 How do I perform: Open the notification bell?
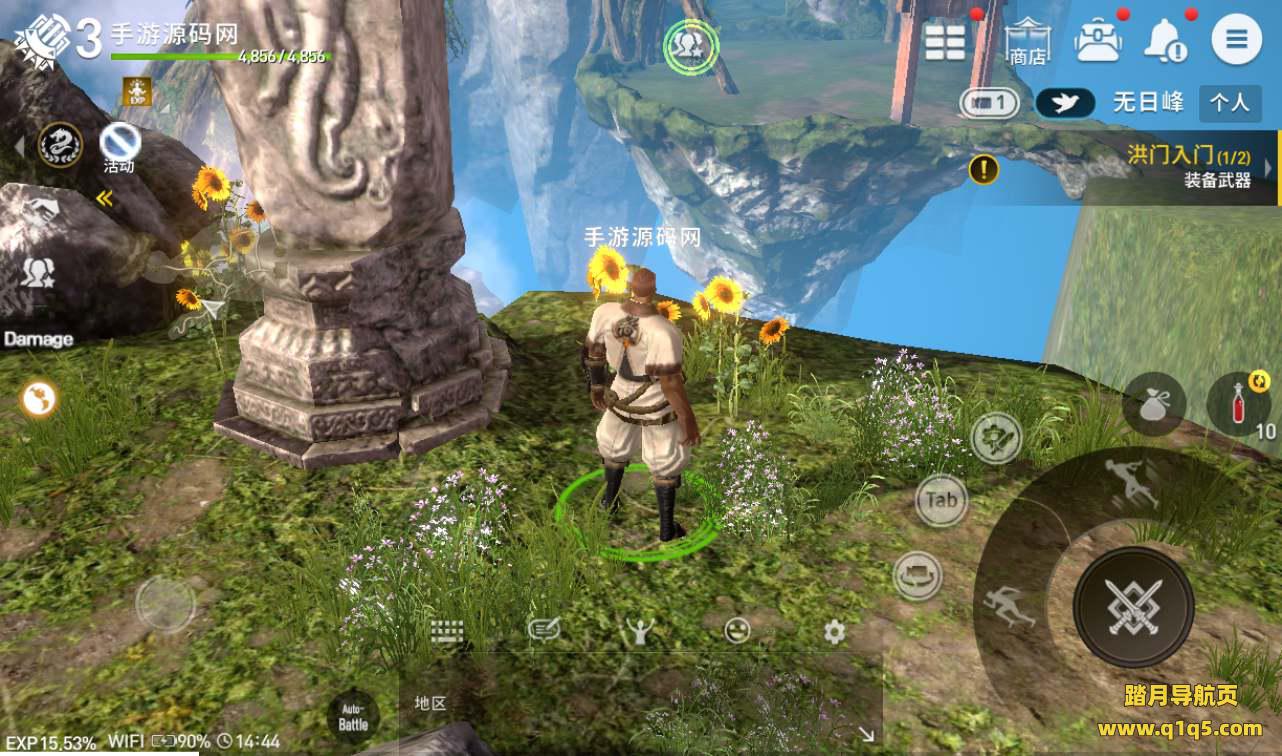click(x=1166, y=41)
